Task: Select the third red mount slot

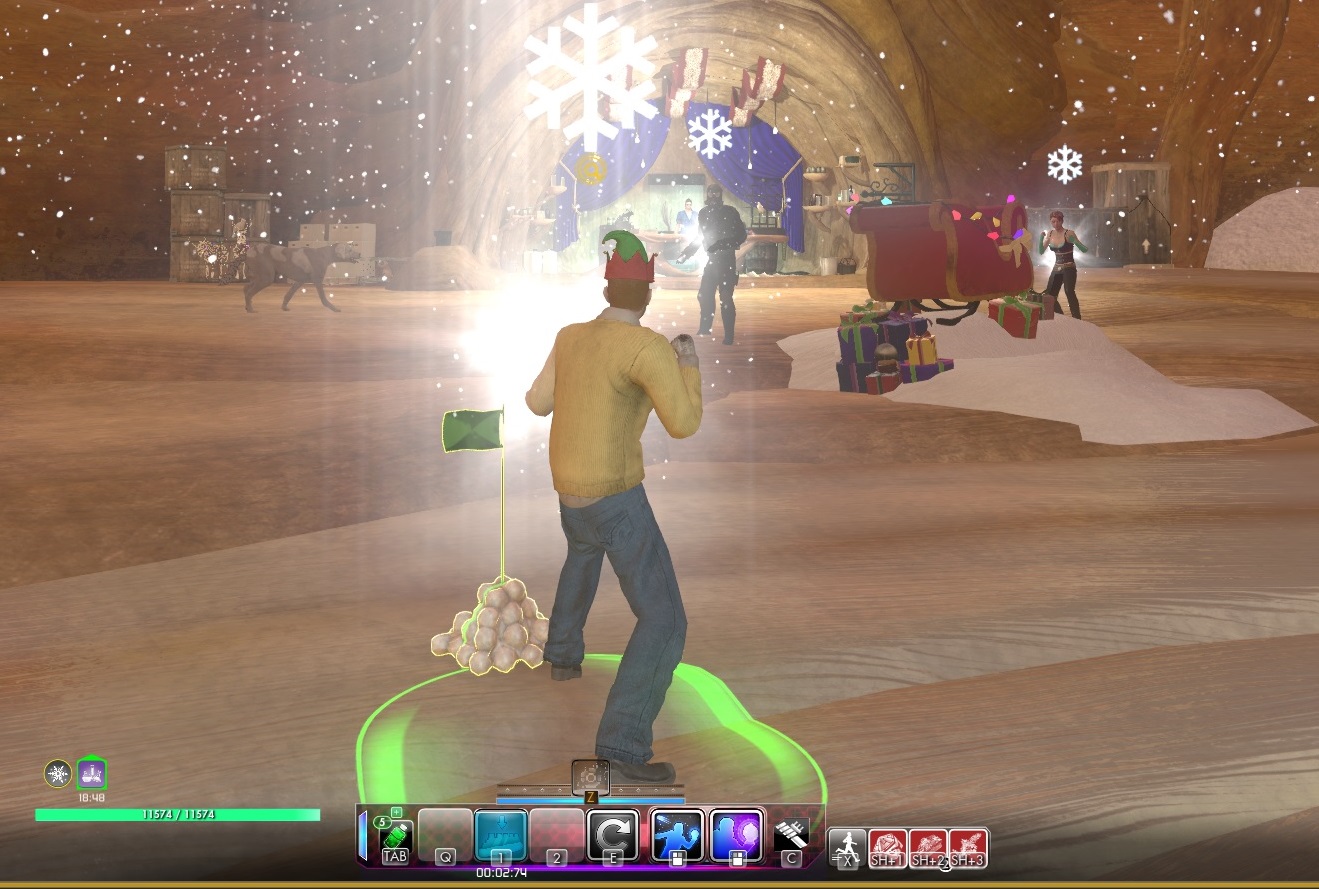Action: pyautogui.click(x=968, y=847)
